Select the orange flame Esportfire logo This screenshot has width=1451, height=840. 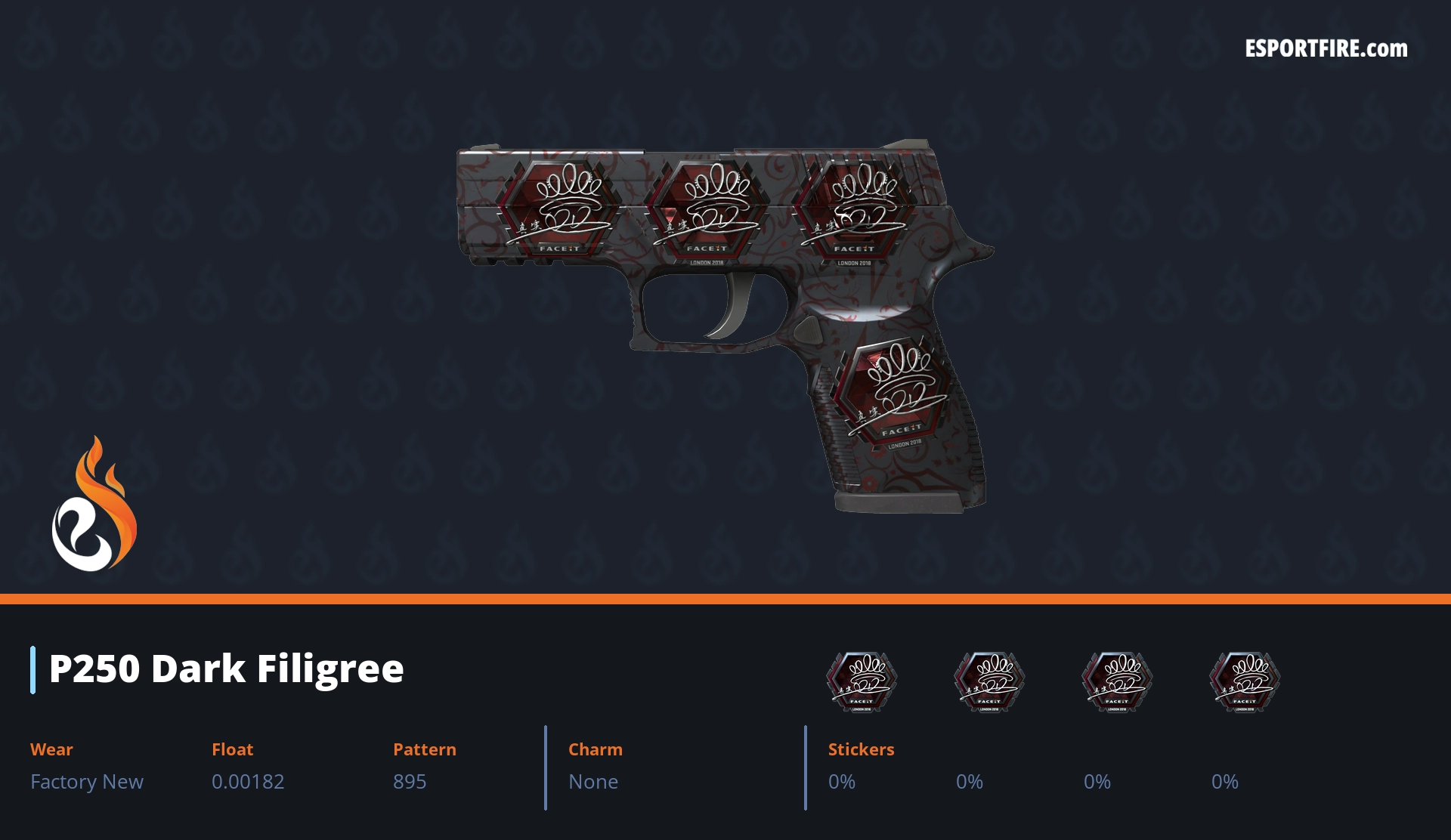point(94,504)
